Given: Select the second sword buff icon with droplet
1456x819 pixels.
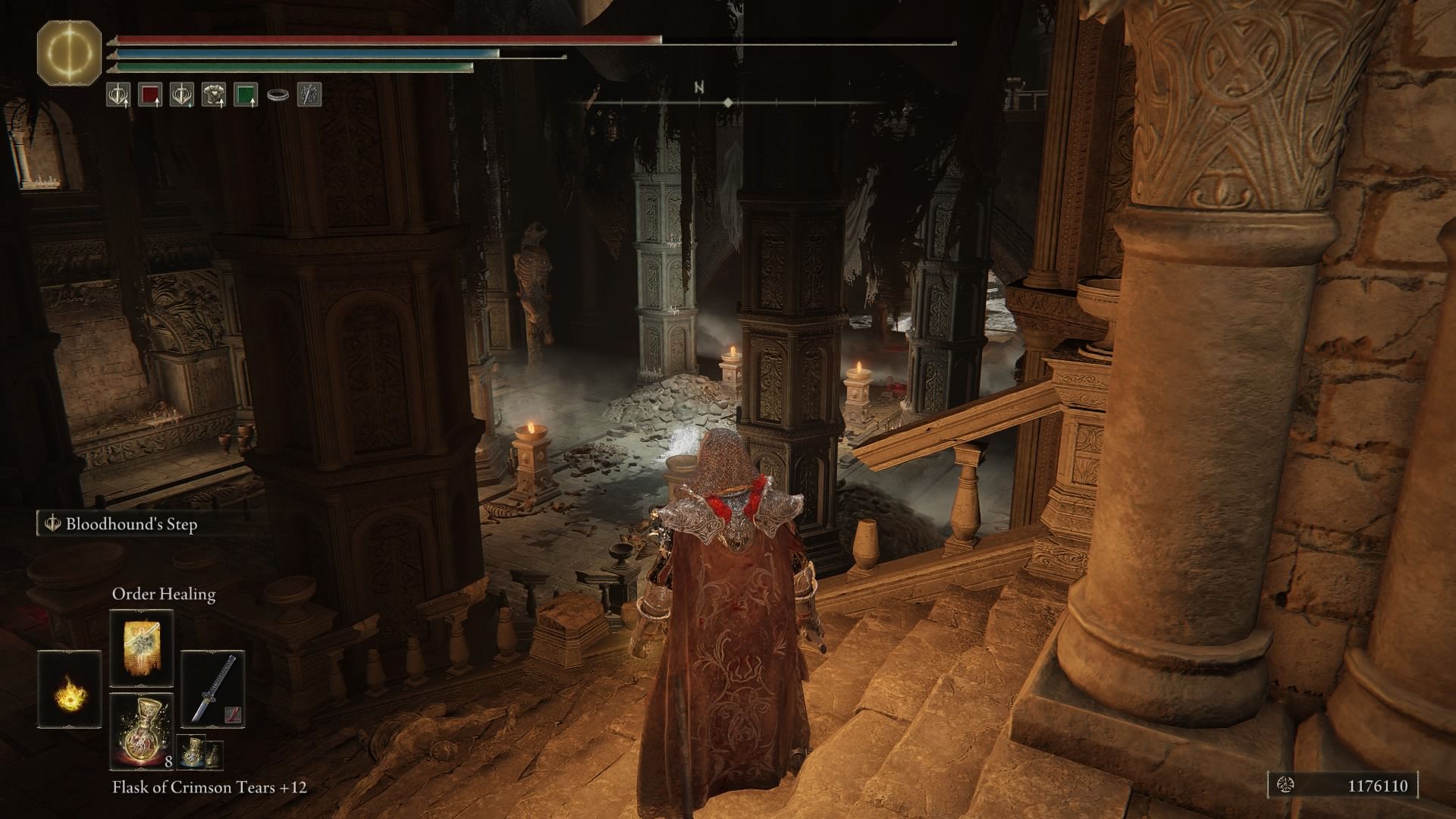Looking at the screenshot, I should click(x=182, y=95).
